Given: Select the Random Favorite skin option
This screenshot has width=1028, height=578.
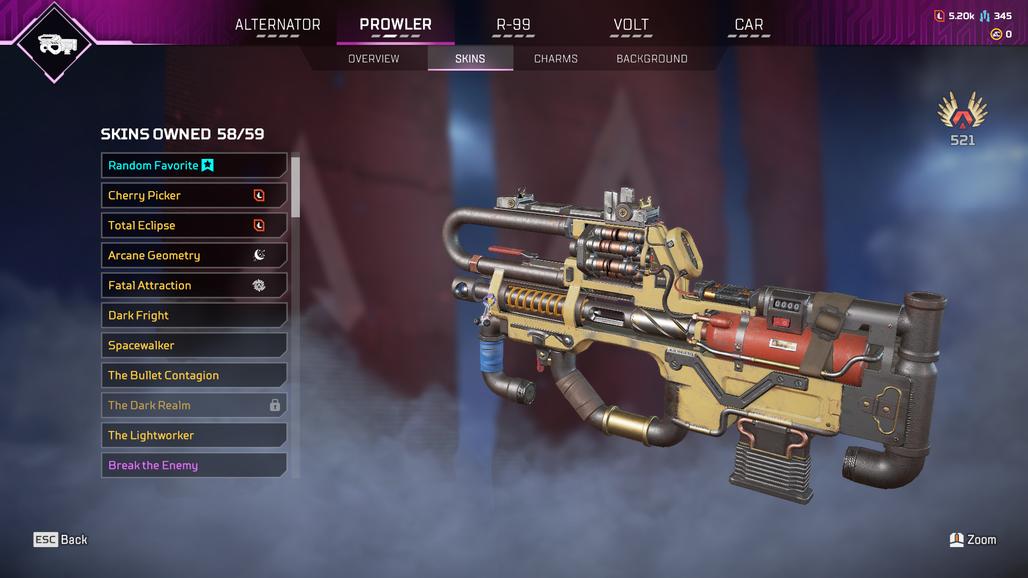Looking at the screenshot, I should 194,166.
